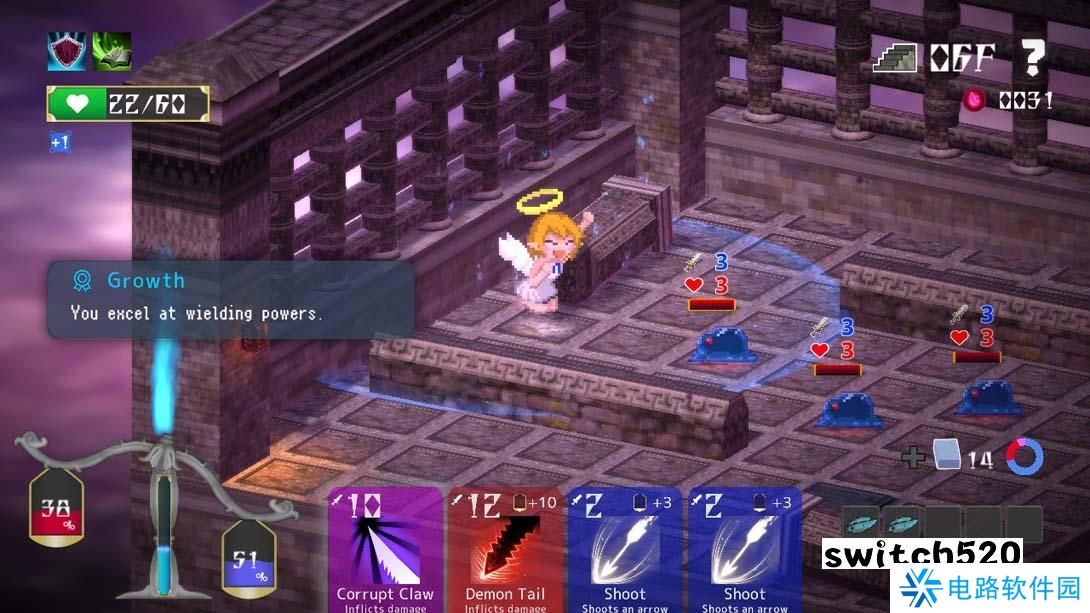This screenshot has width=1090, height=613.
Task: Inspect the green book status icon
Action: coord(112,51)
